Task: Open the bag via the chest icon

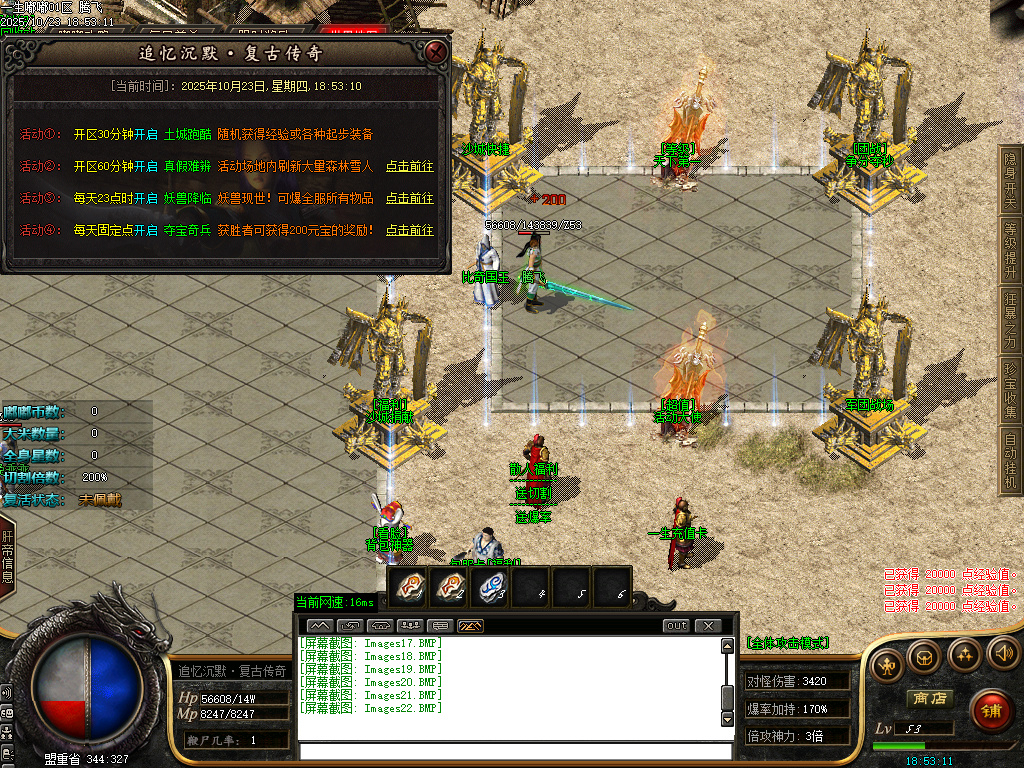Action: tap(923, 655)
